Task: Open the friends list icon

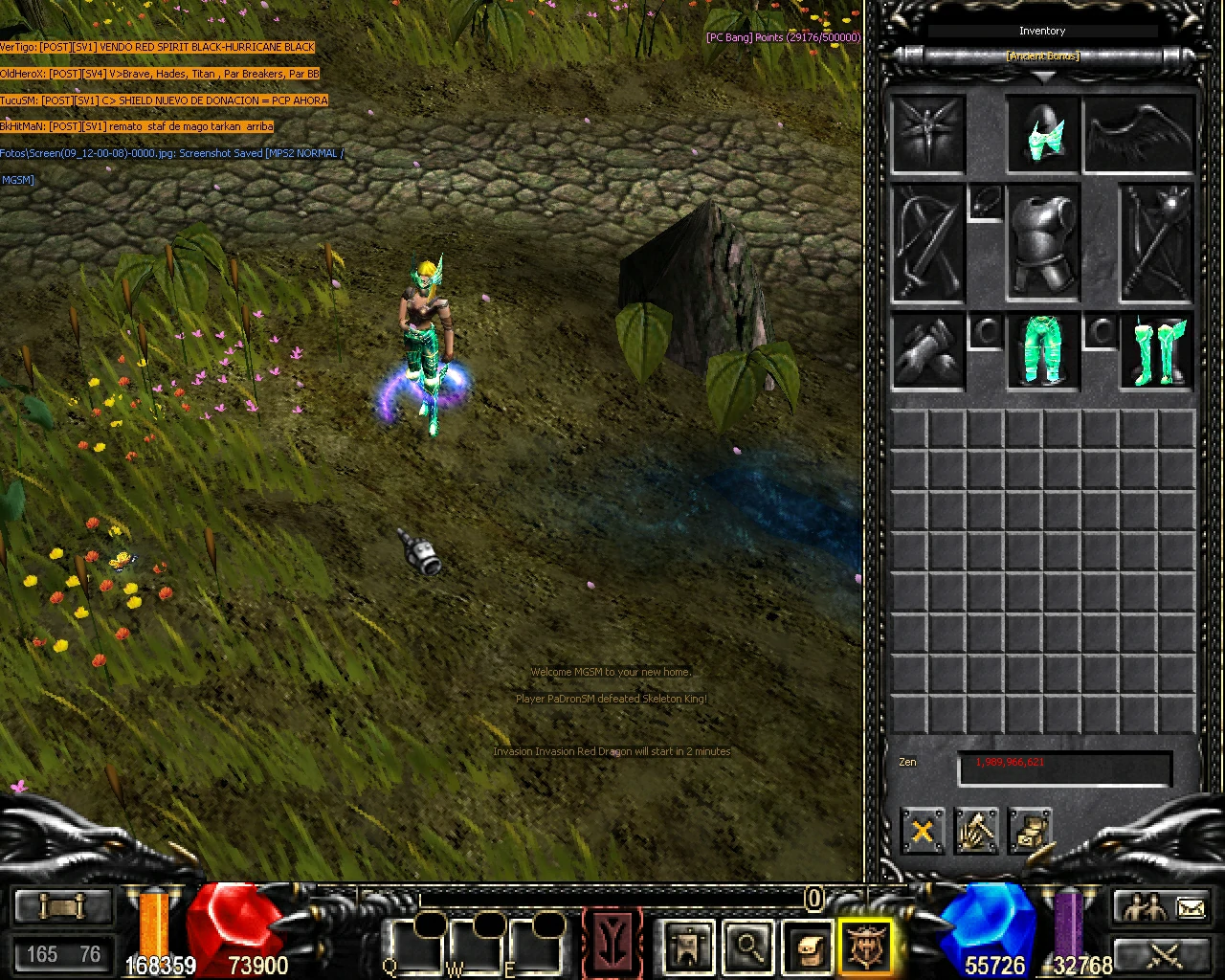Action: pyautogui.click(x=1145, y=907)
